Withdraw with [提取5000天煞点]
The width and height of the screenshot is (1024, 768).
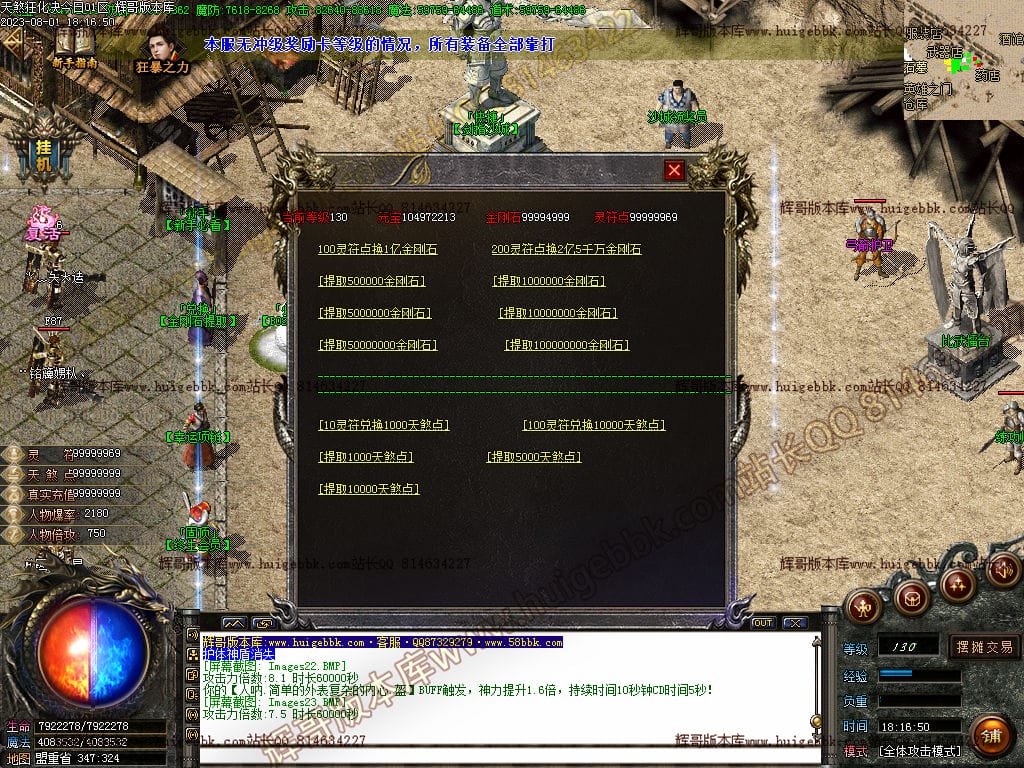(534, 457)
